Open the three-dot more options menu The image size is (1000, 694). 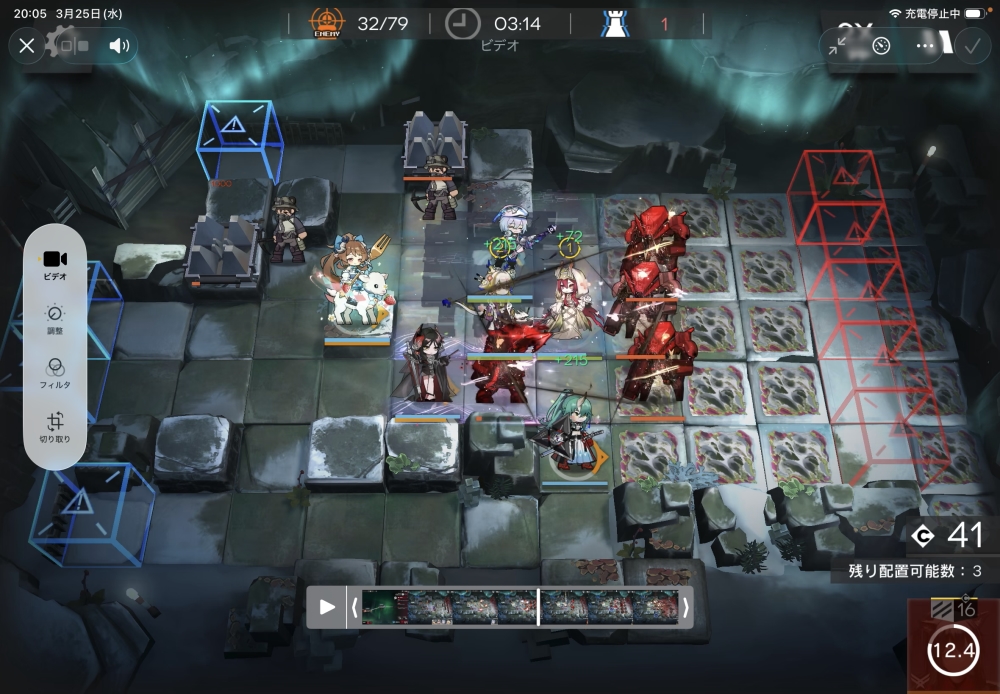pos(925,45)
